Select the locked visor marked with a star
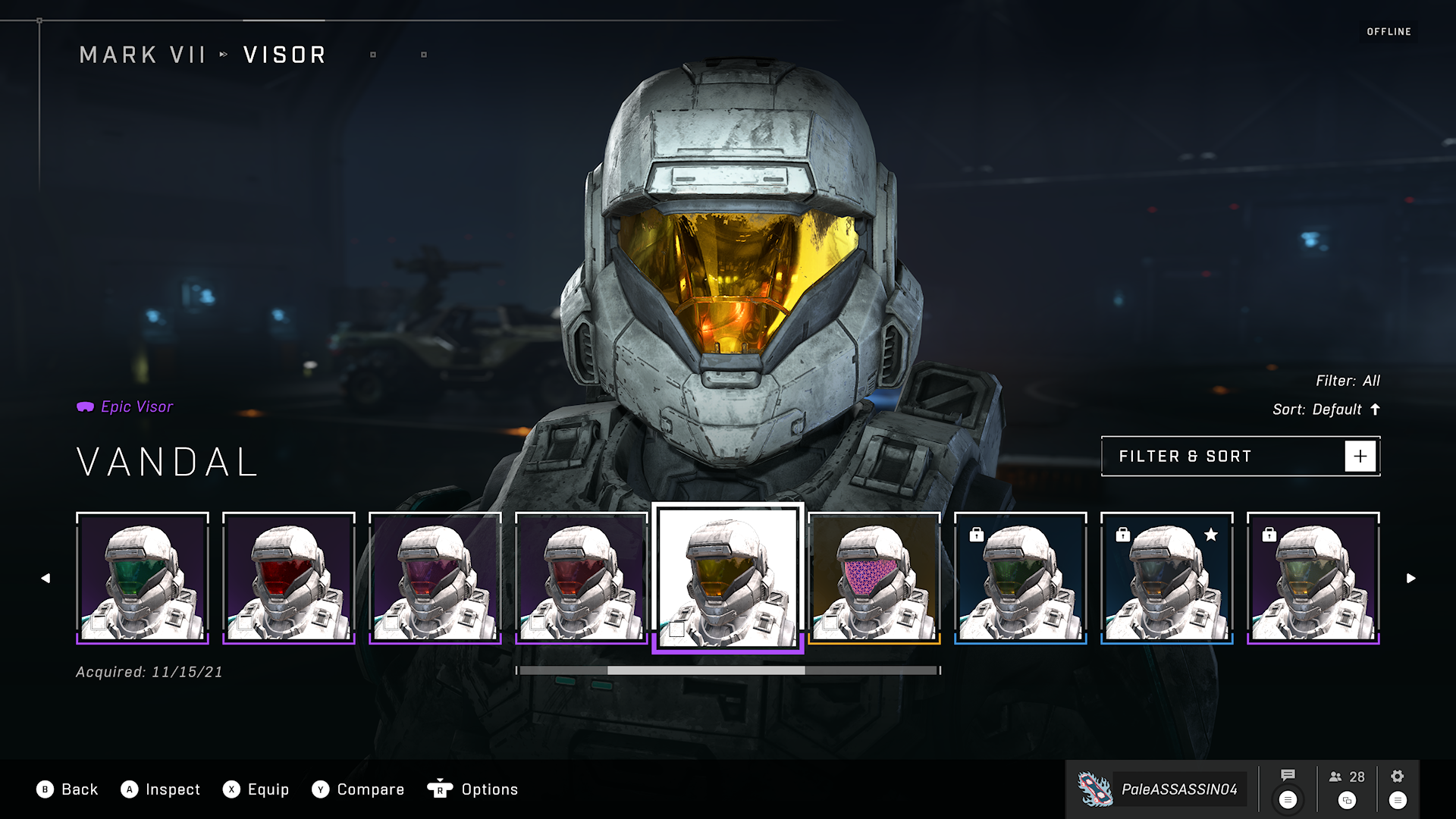The width and height of the screenshot is (1456, 819). [1167, 578]
